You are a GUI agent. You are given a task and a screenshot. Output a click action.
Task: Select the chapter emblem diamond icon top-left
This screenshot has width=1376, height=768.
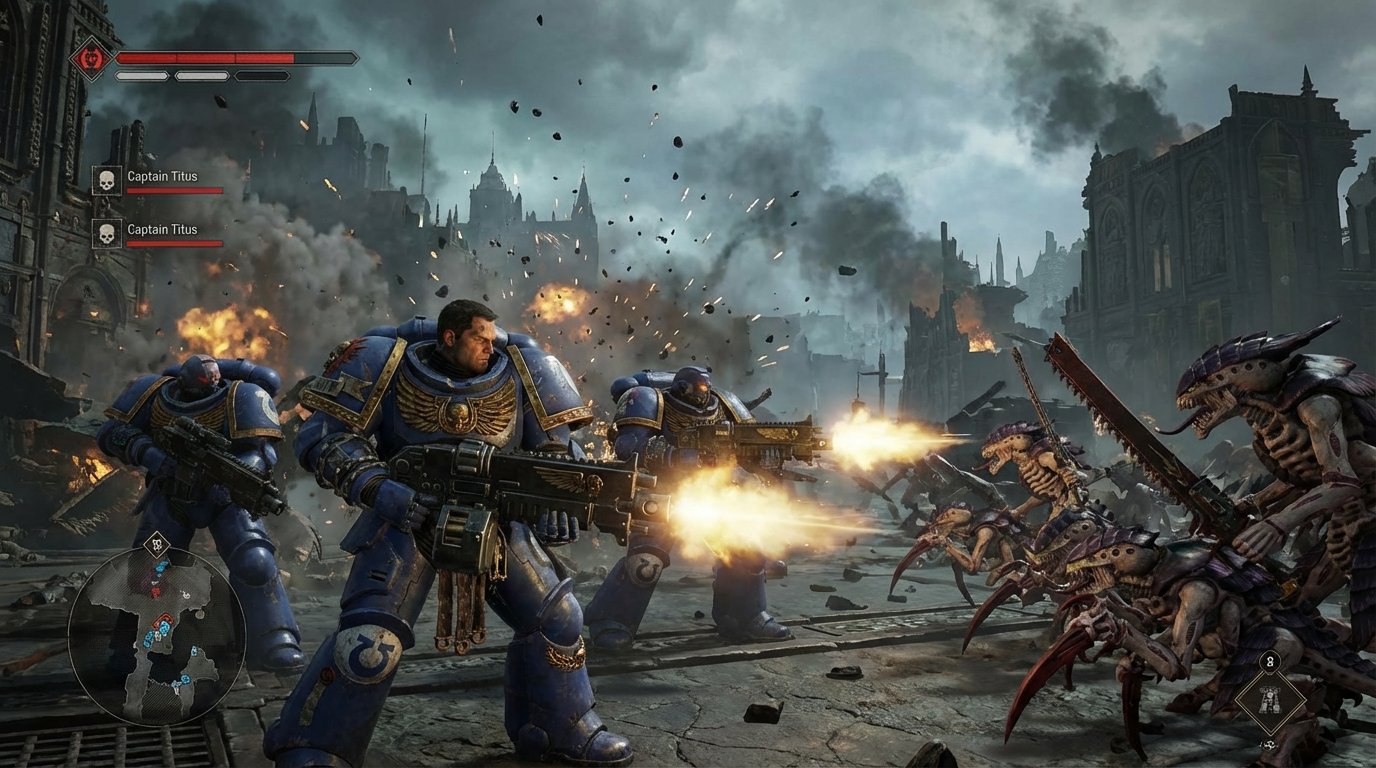(90, 59)
